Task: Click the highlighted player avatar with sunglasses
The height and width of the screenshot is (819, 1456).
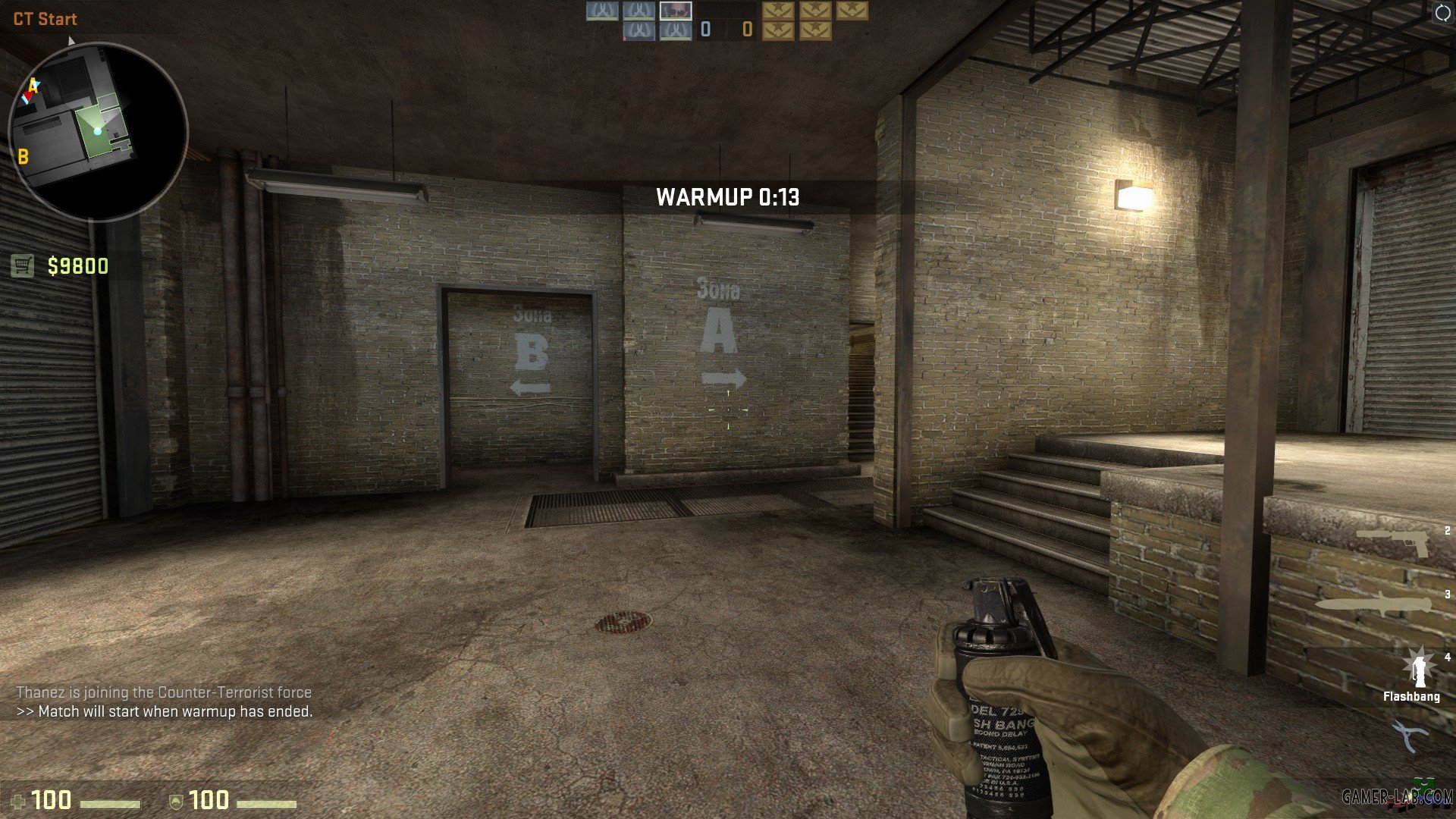Action: click(x=675, y=10)
